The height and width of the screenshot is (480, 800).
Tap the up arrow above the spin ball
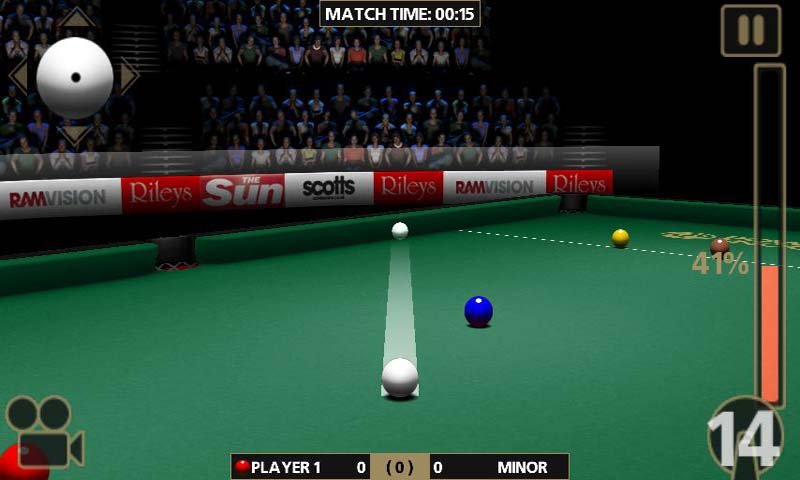pos(75,19)
